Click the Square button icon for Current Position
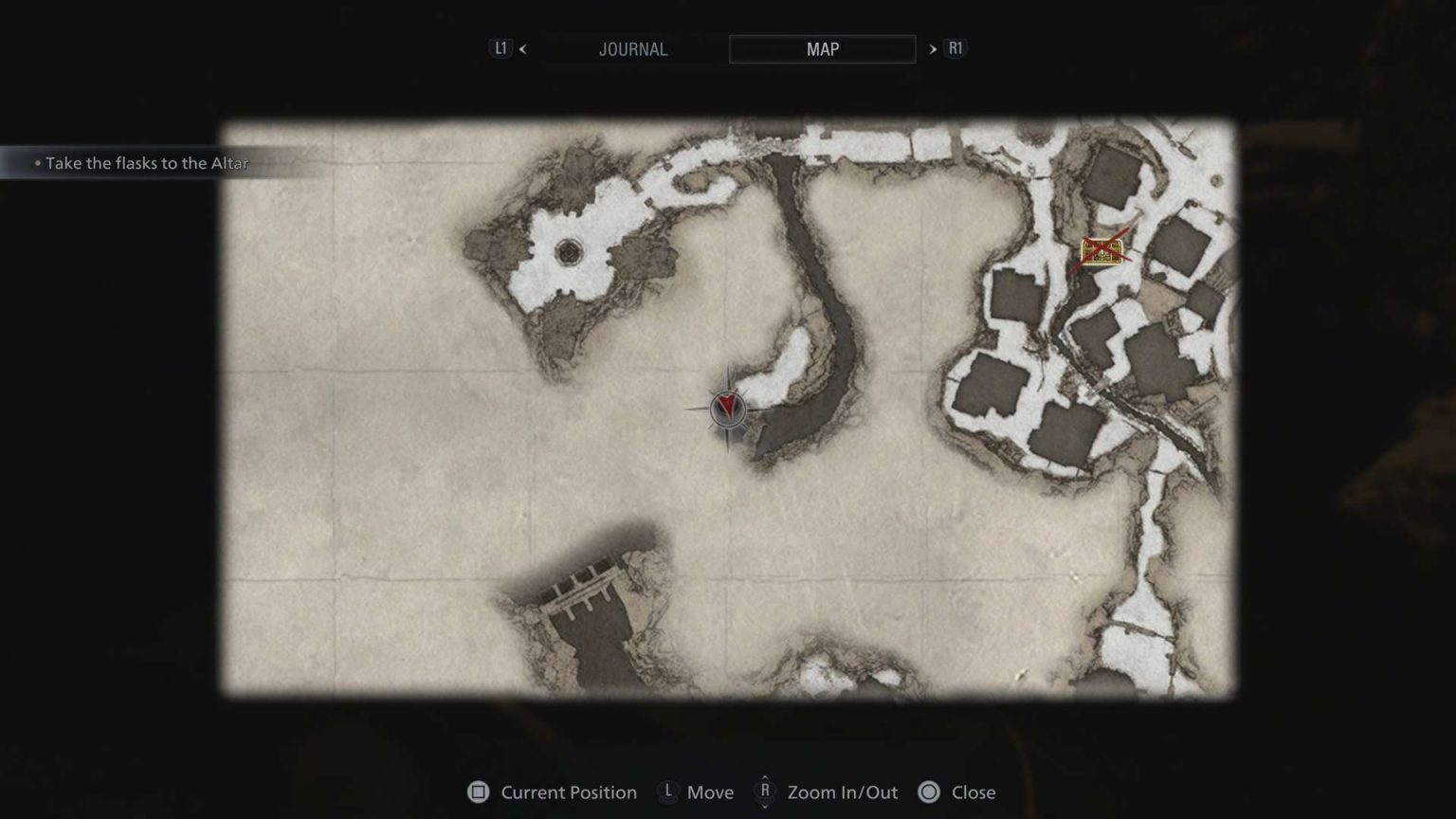The height and width of the screenshot is (819, 1456). click(x=478, y=792)
